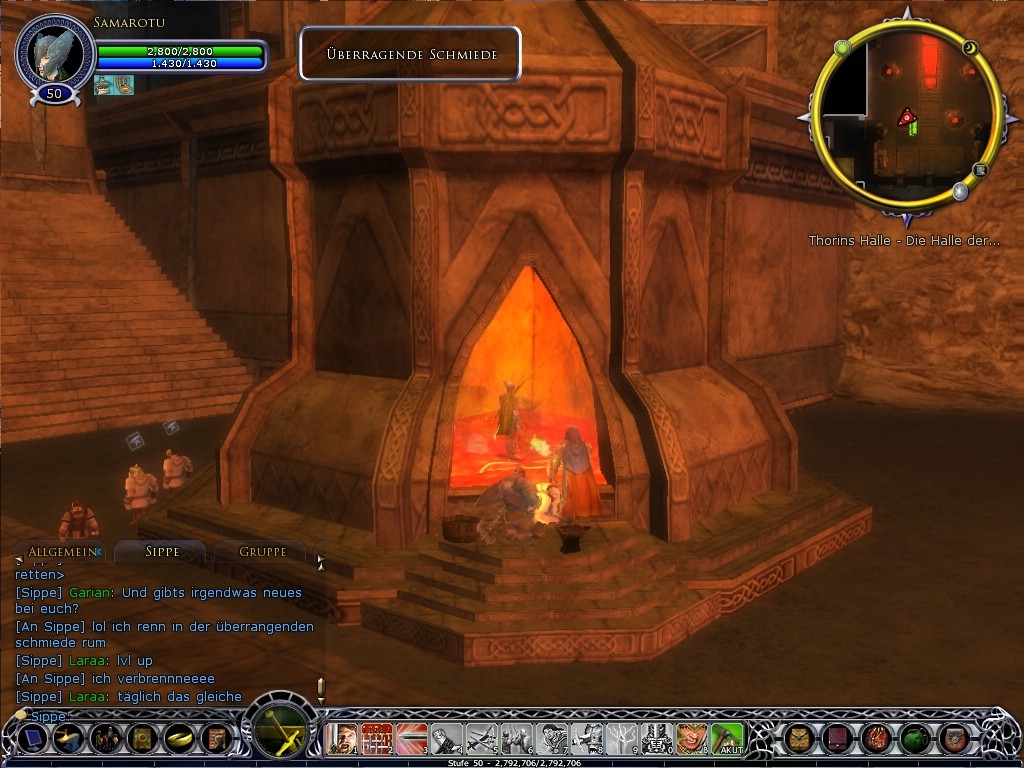The width and height of the screenshot is (1024, 768).
Task: Select the Gruppe chat tab
Action: pos(262,552)
